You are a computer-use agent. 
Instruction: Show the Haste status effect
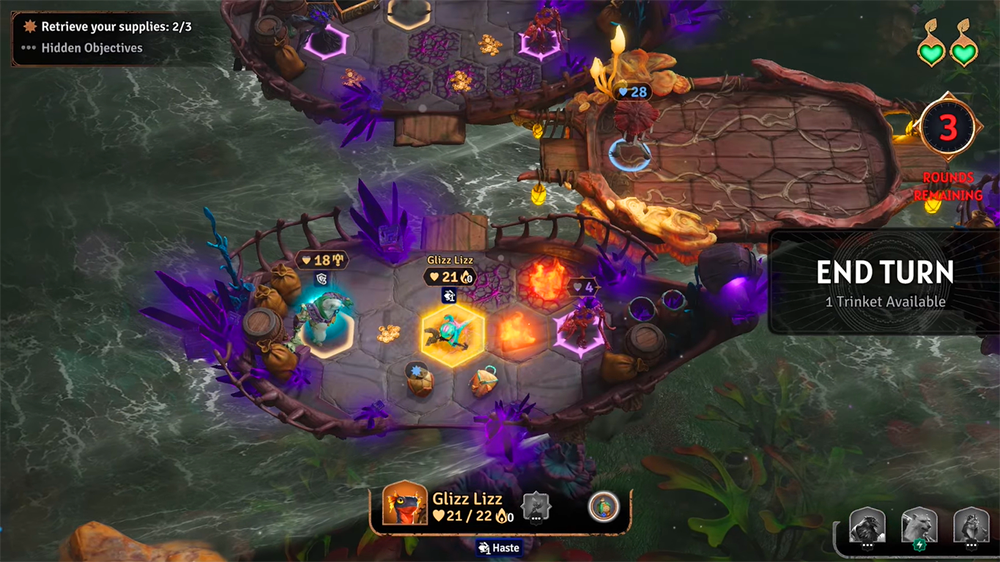point(498,547)
